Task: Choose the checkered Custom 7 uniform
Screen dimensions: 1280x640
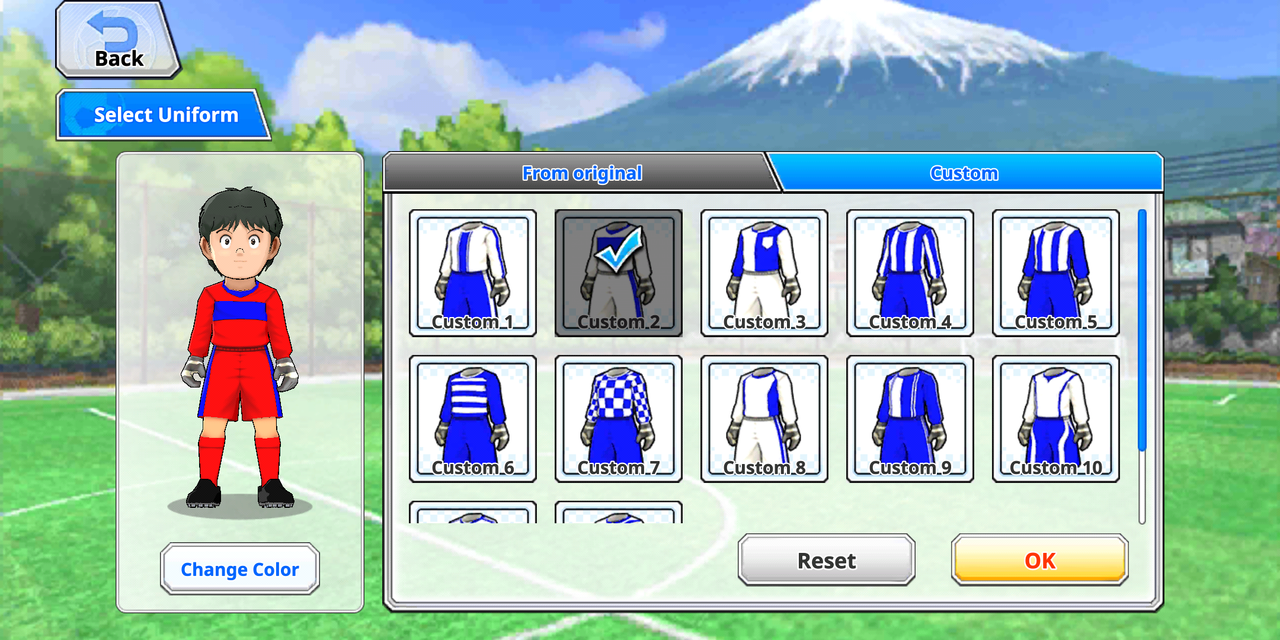Action: pyautogui.click(x=619, y=418)
